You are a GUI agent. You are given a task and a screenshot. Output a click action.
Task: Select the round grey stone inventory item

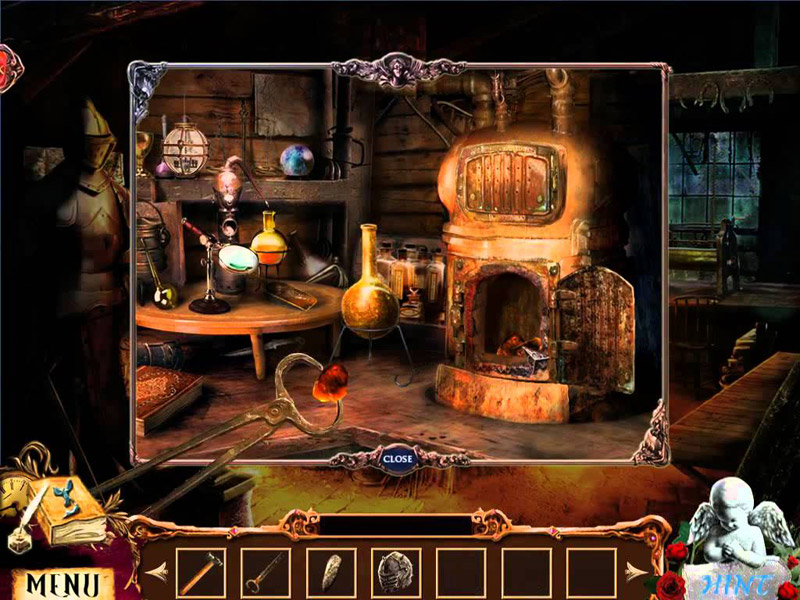396,573
